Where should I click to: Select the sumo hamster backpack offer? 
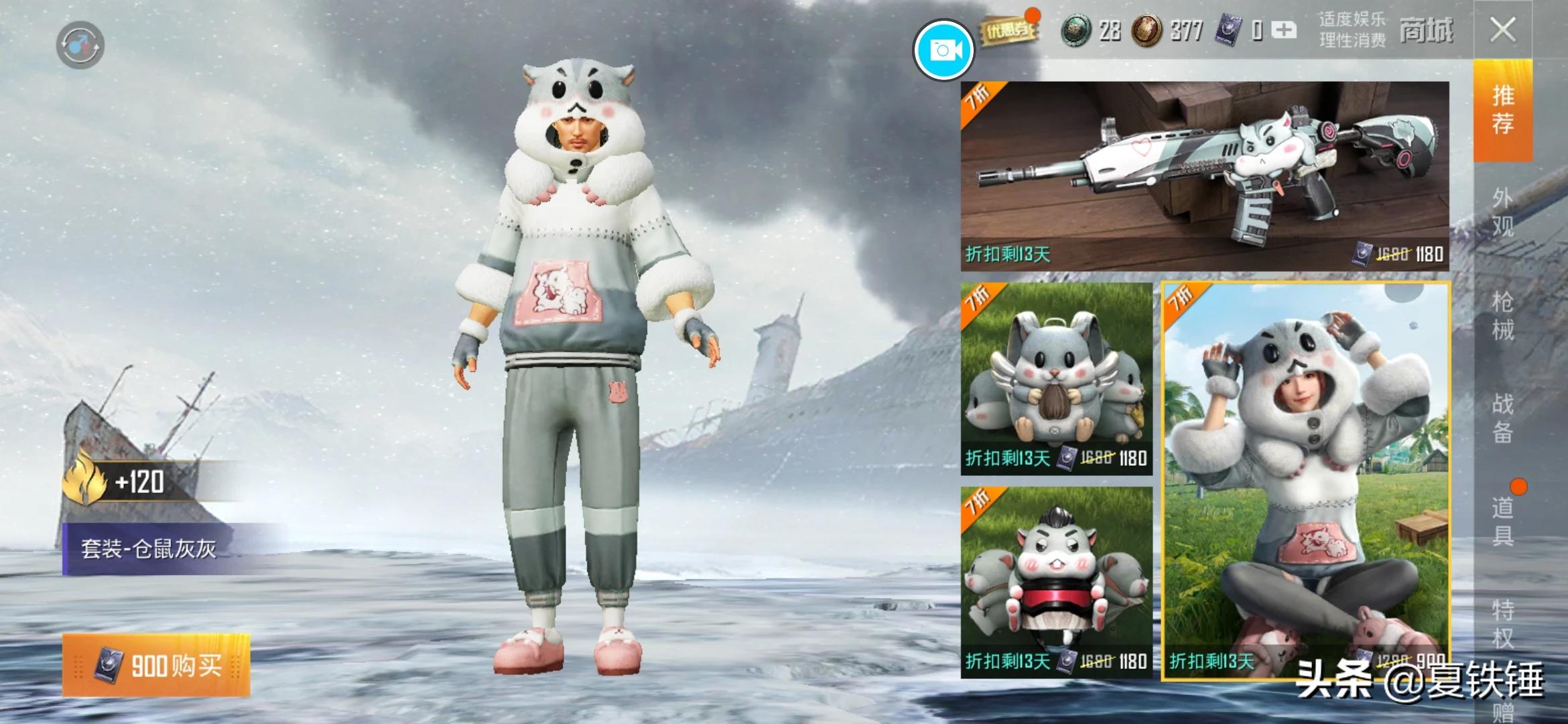coord(1056,582)
